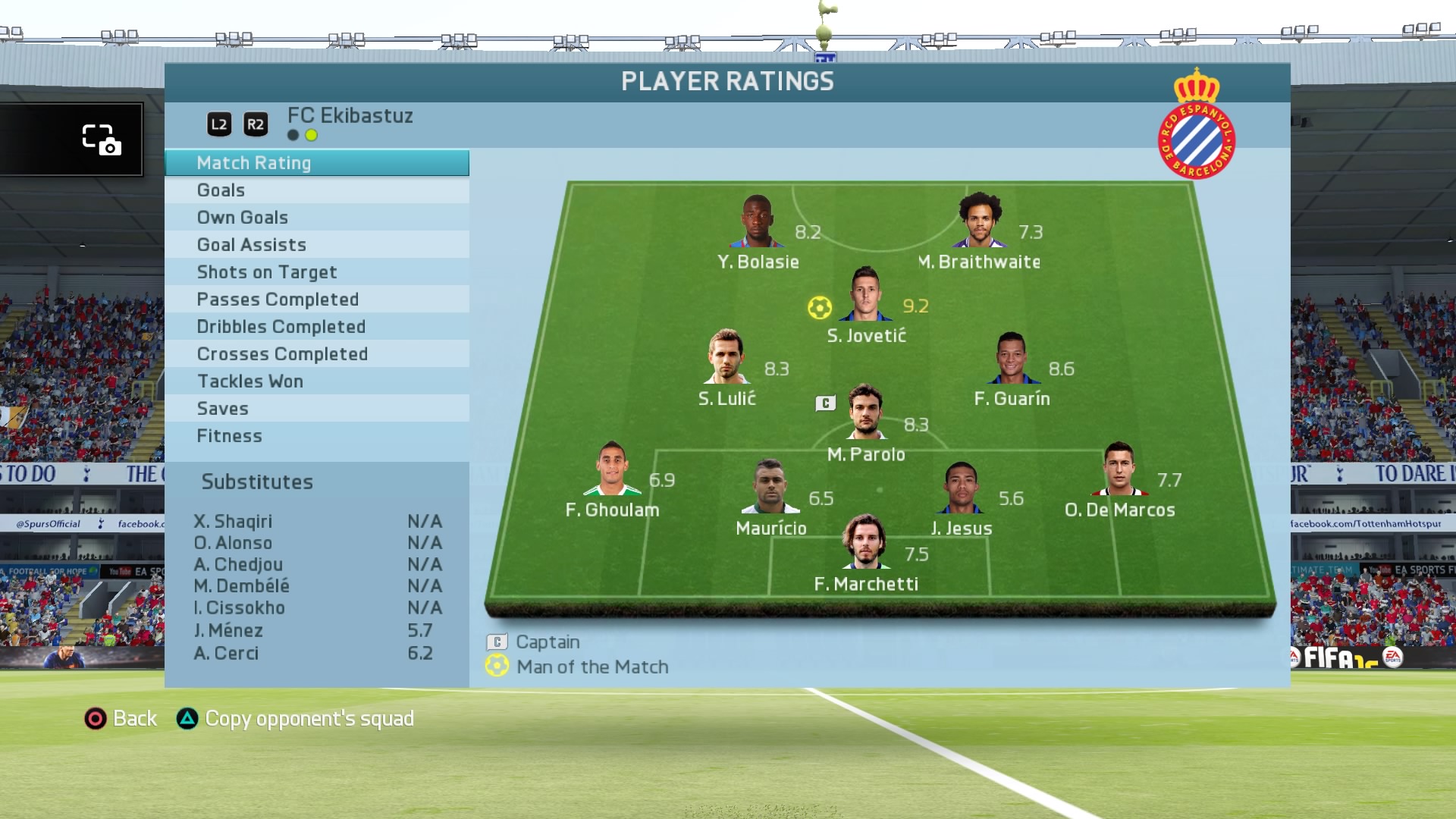Viewport: 1456px width, 819px height.
Task: Choose captain M. Parolo's portrait
Action: [x=865, y=413]
